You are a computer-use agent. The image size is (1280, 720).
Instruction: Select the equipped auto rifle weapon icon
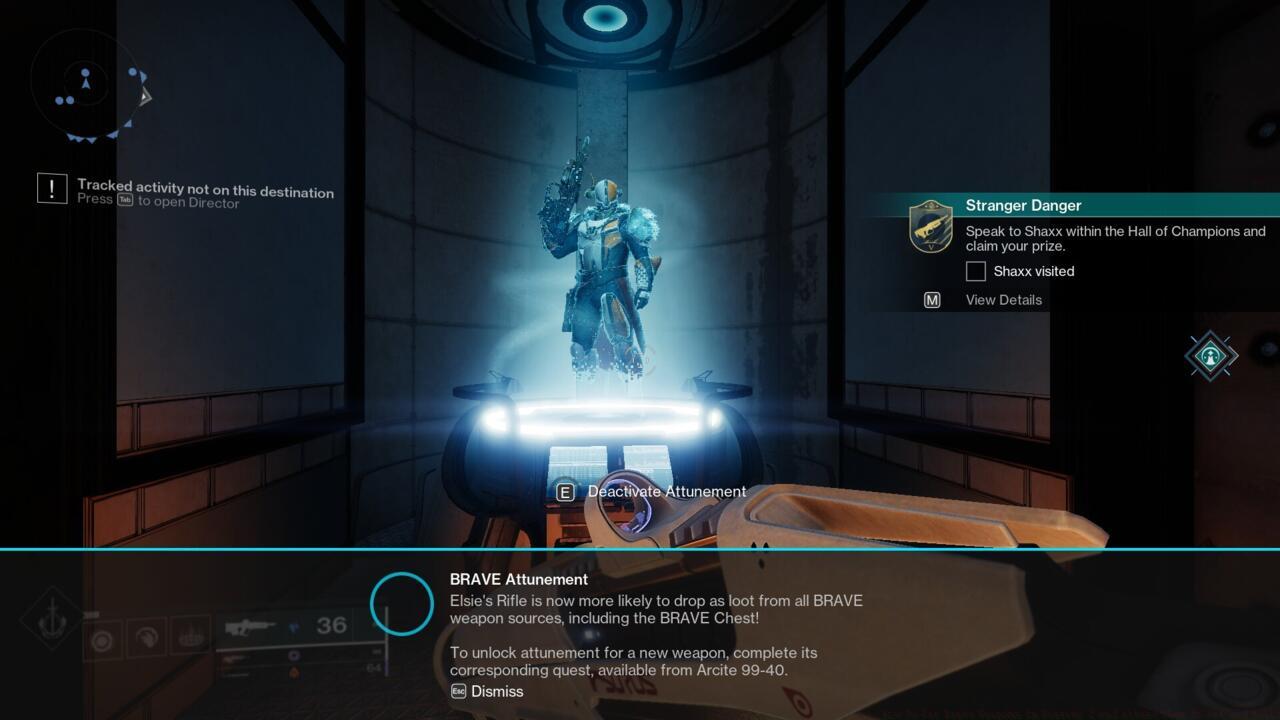(x=250, y=627)
